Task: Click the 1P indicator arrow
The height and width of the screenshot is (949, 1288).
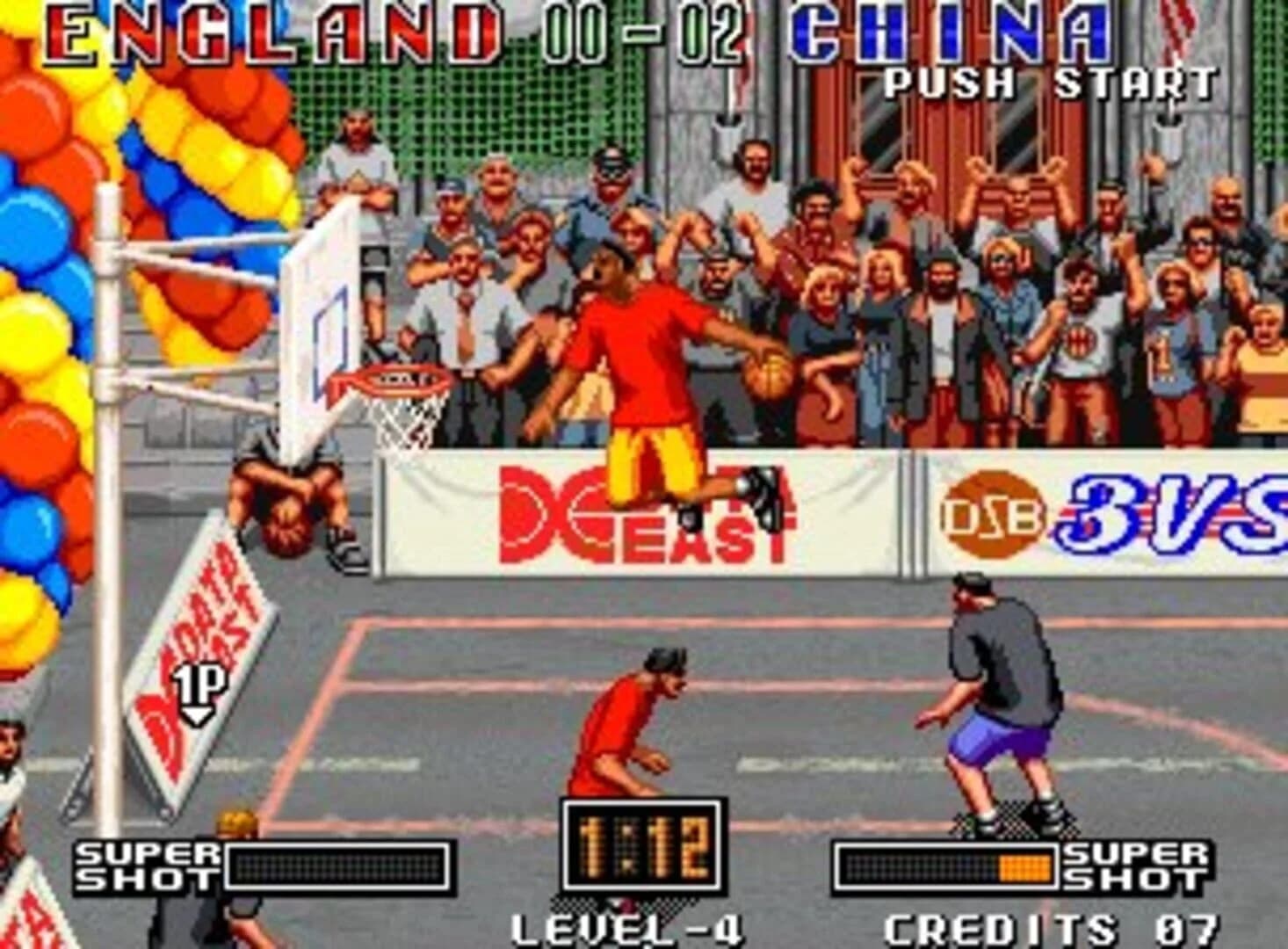Action: pyautogui.click(x=198, y=683)
